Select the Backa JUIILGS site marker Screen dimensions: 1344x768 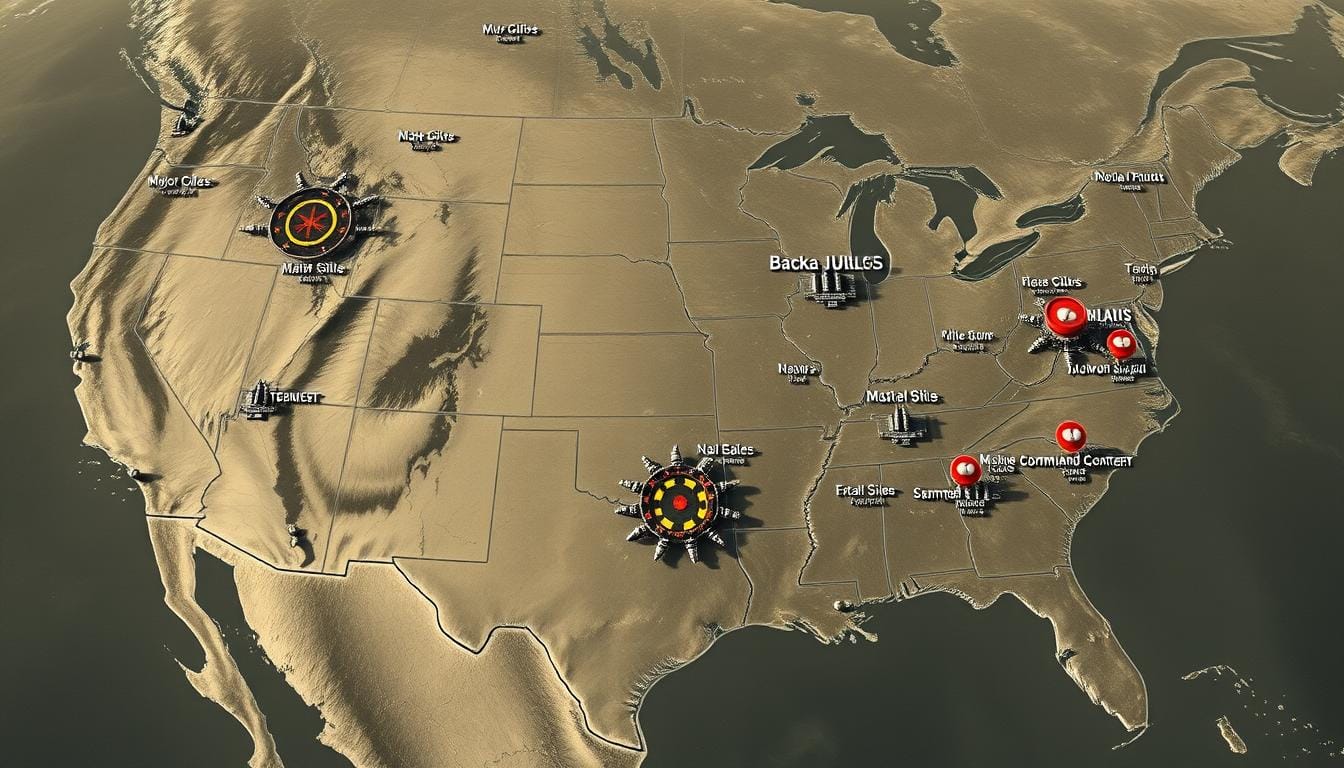pos(829,285)
